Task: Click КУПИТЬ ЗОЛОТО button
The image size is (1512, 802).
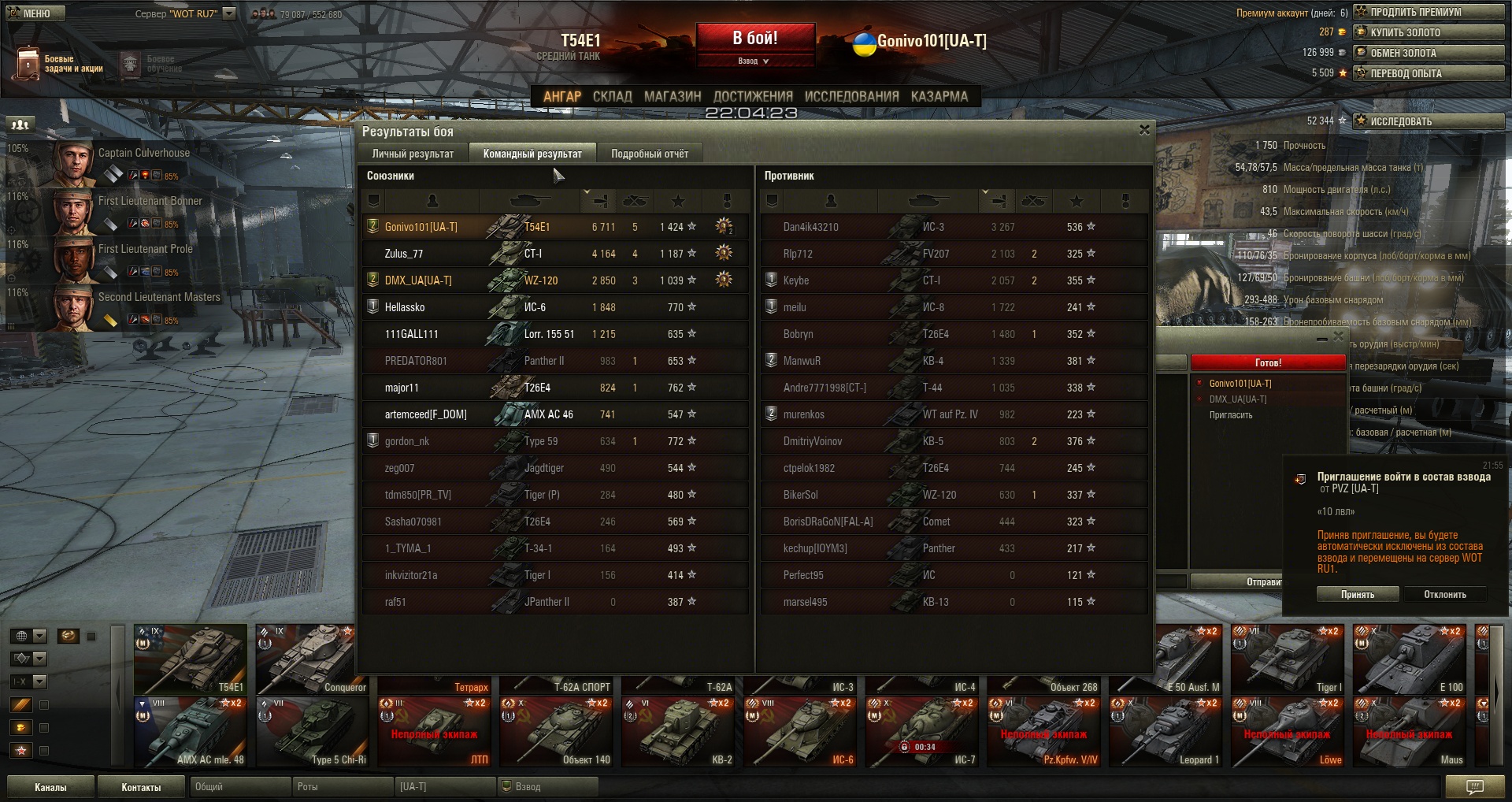Action: (x=1428, y=32)
